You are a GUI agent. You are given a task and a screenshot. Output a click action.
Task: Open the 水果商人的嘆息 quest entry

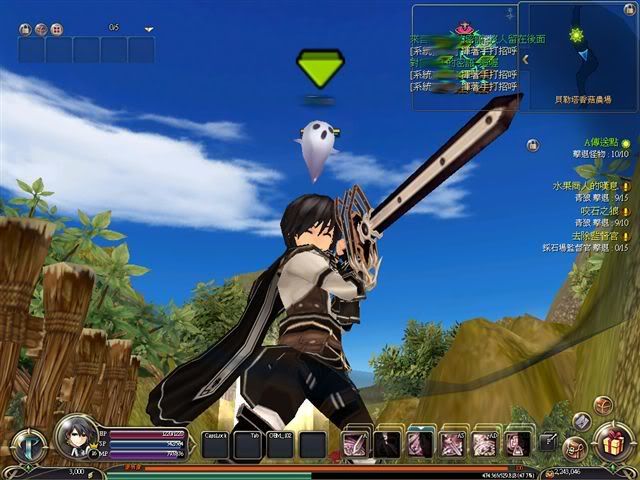coord(587,186)
